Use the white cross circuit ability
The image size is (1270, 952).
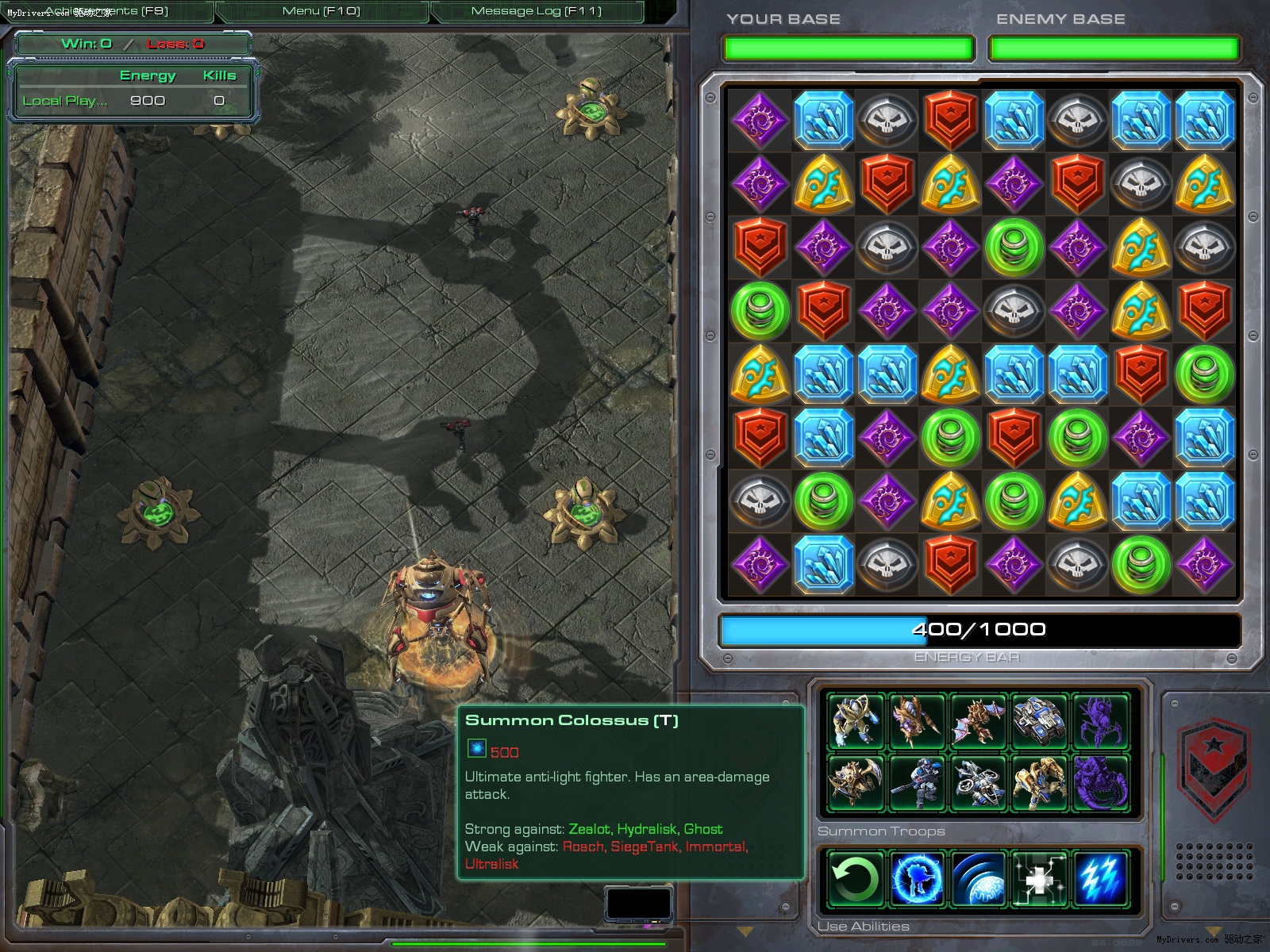pyautogui.click(x=1039, y=878)
